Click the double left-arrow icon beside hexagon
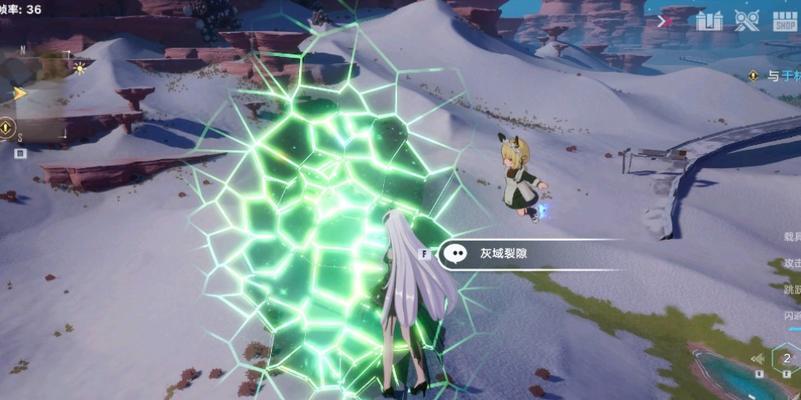801x400 pixels. pyautogui.click(x=758, y=359)
